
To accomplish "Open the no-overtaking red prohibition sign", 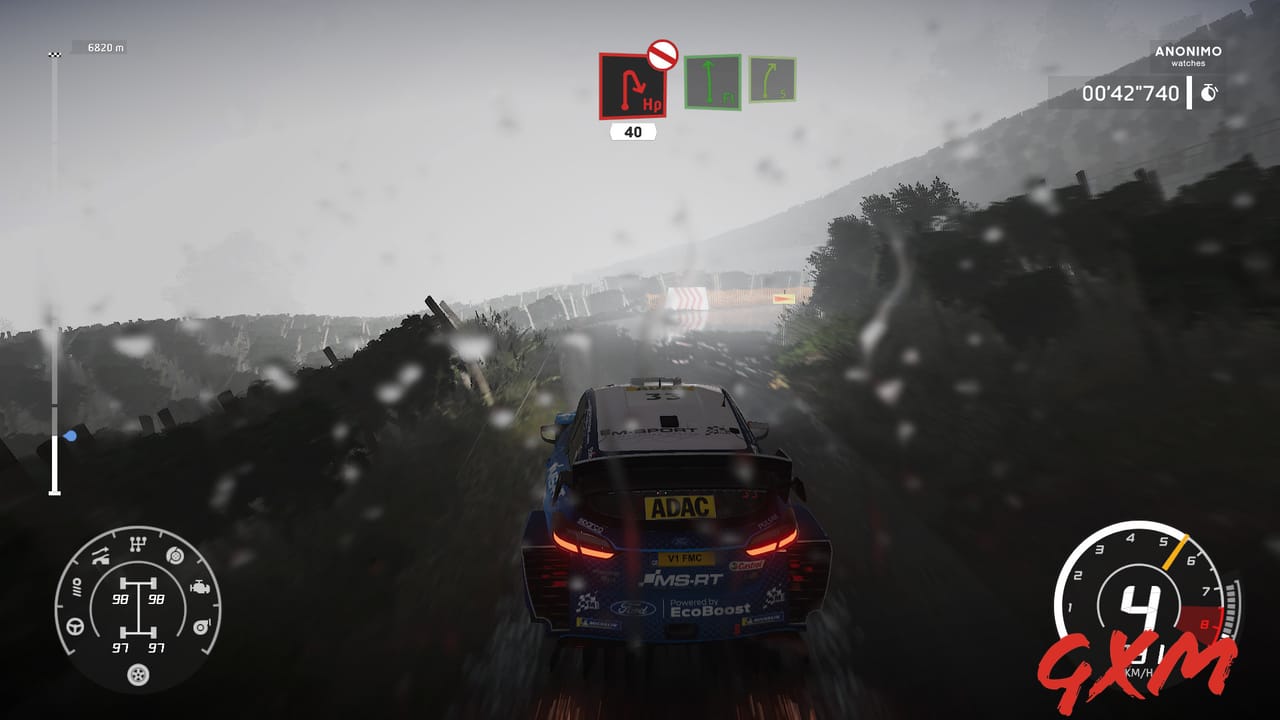I will pyautogui.click(x=663, y=55).
